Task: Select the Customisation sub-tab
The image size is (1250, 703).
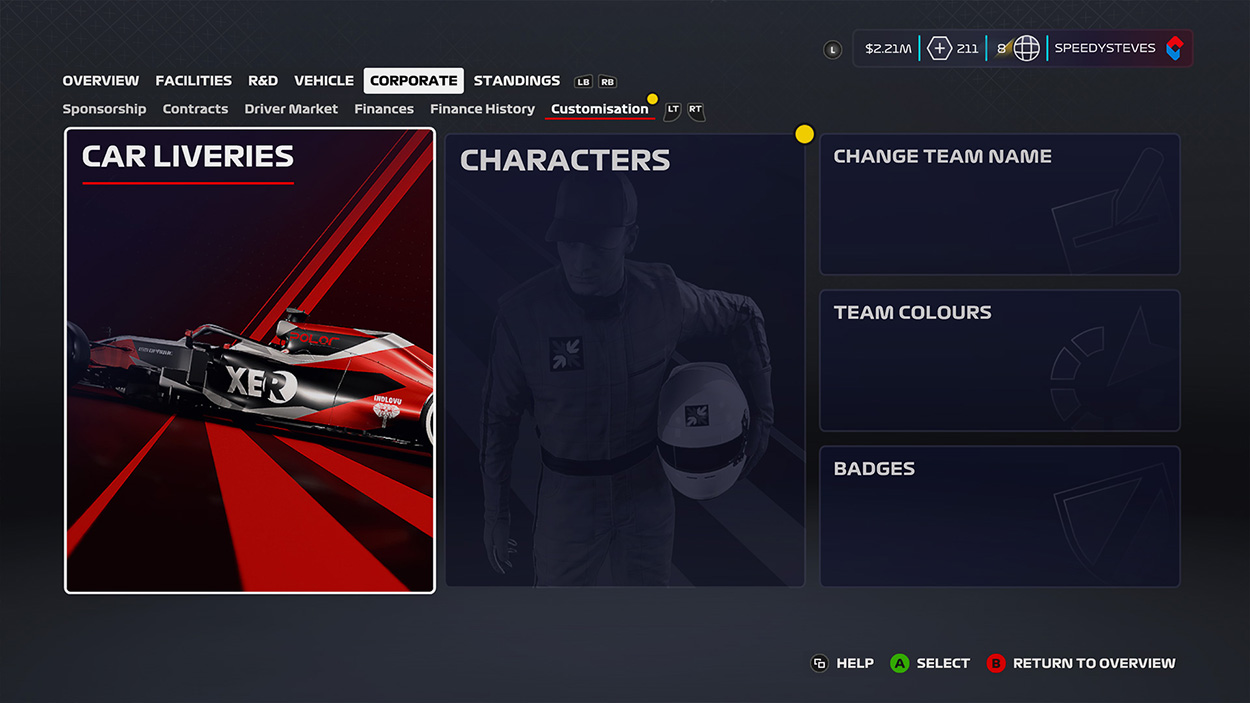Action: [599, 109]
